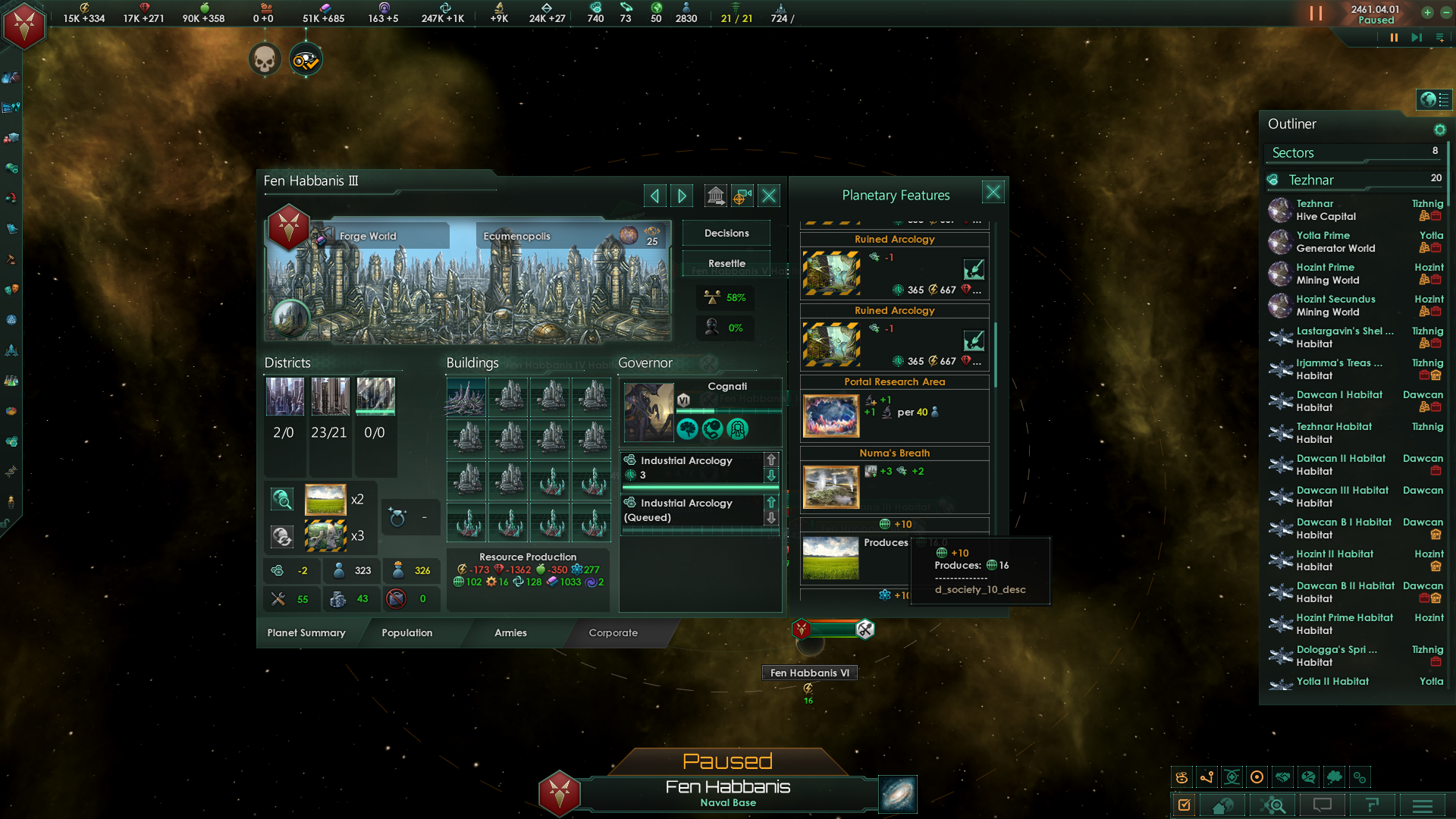This screenshot has width=1456, height=819.
Task: Open the outliner settings gear
Action: tap(1439, 130)
